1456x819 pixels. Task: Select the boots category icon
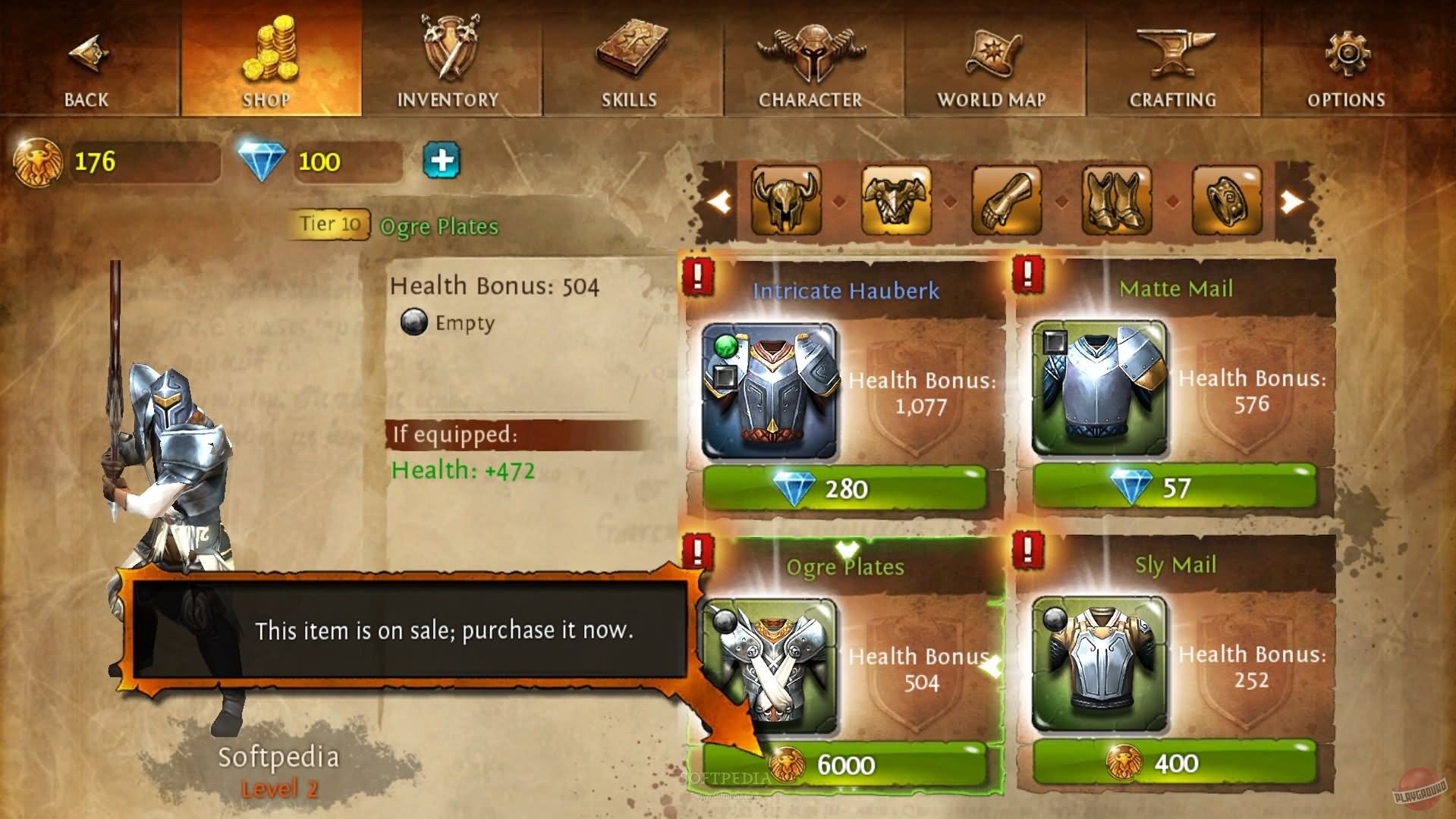pyautogui.click(x=1114, y=202)
